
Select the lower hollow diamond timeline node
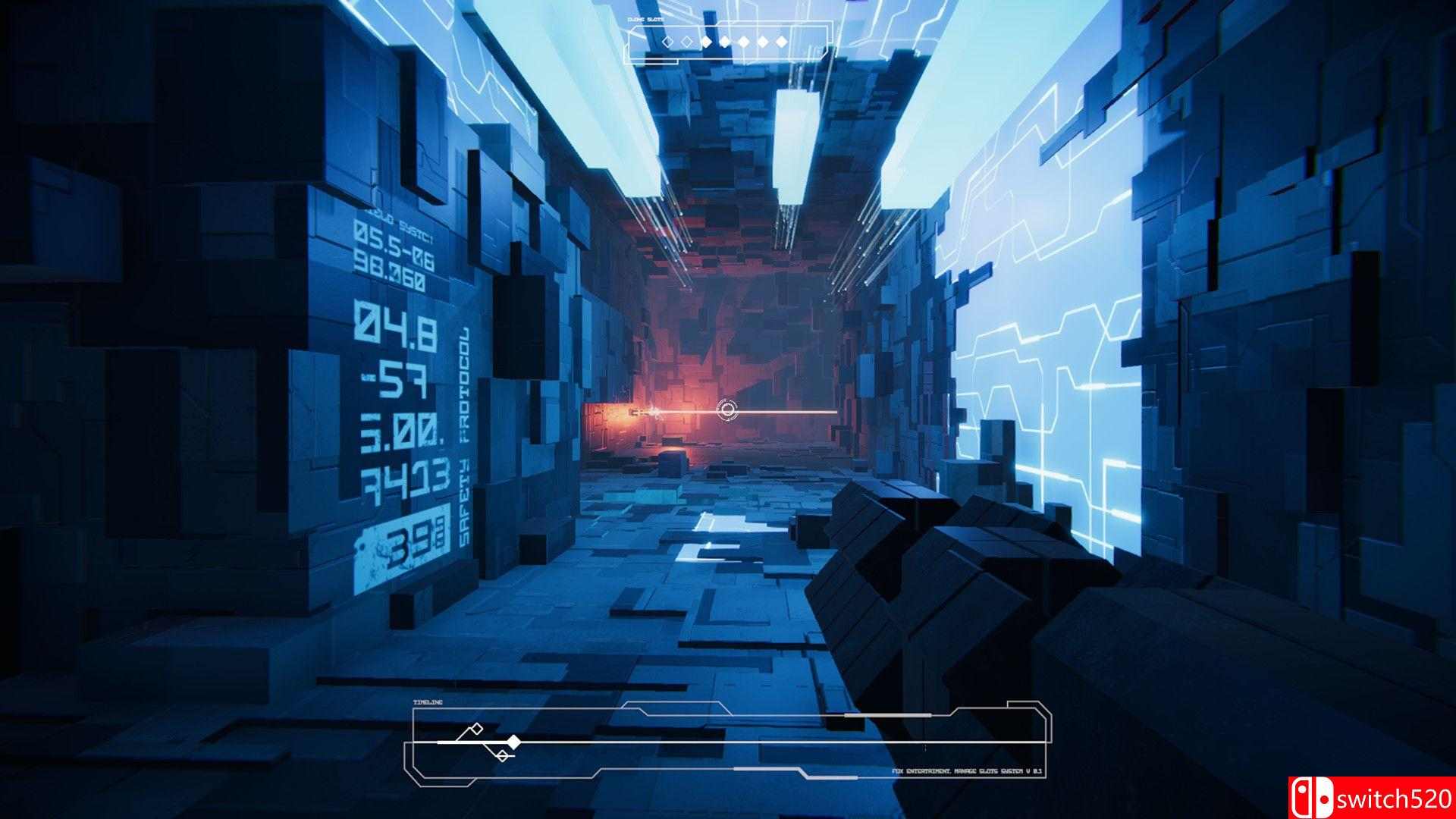502,755
